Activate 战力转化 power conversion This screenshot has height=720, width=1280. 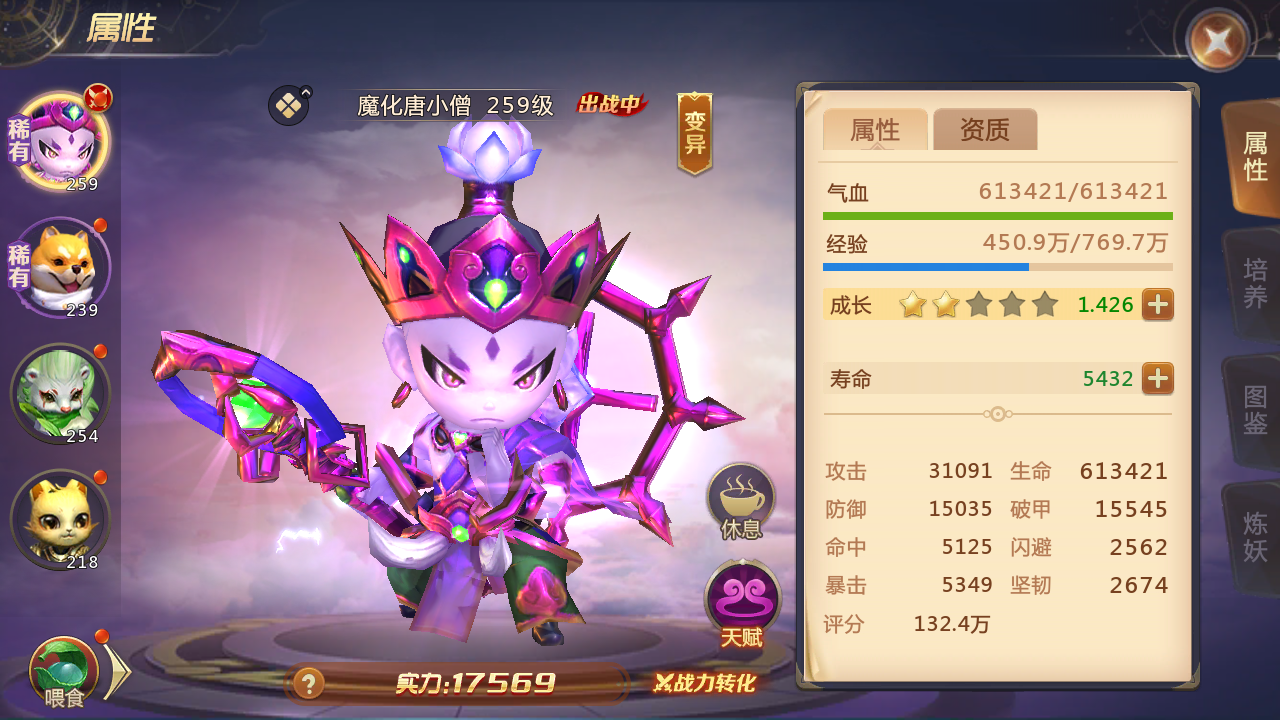tap(705, 684)
